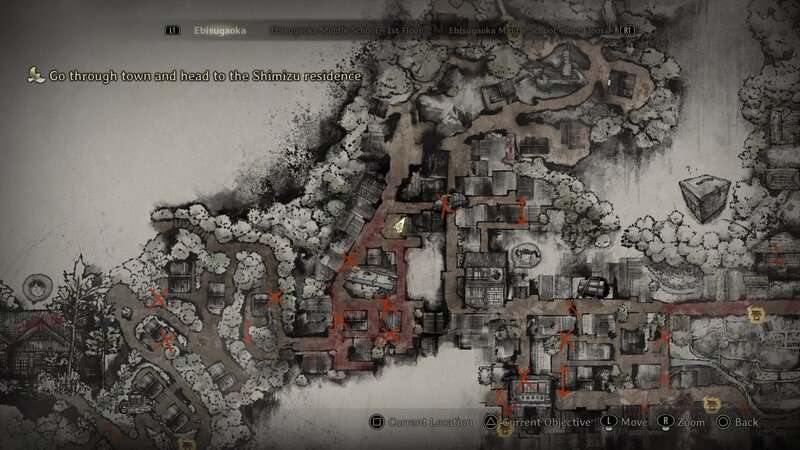
Task: Select the character portrait map marker
Action: [37, 286]
